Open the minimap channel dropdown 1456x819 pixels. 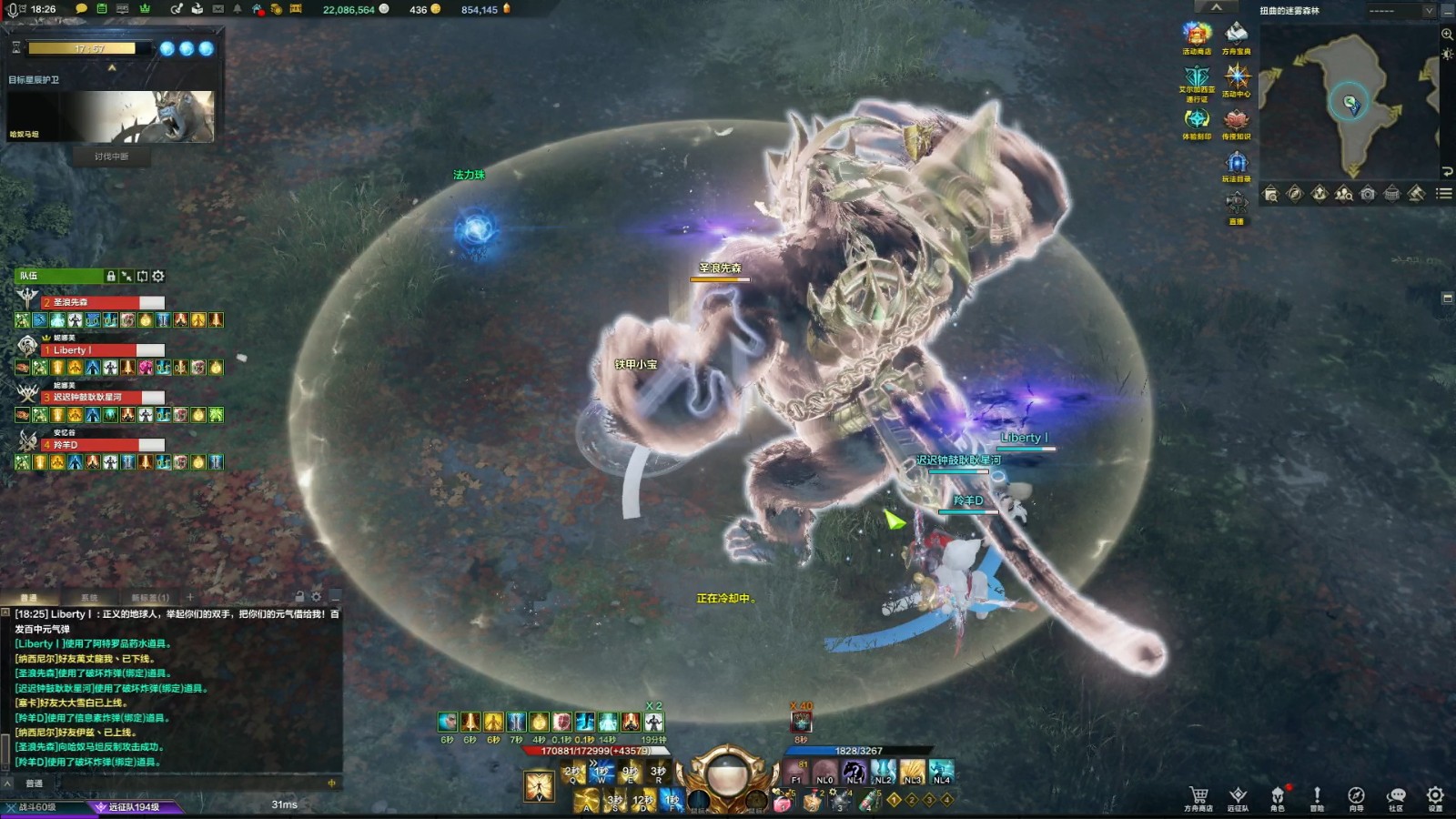click(x=1429, y=11)
